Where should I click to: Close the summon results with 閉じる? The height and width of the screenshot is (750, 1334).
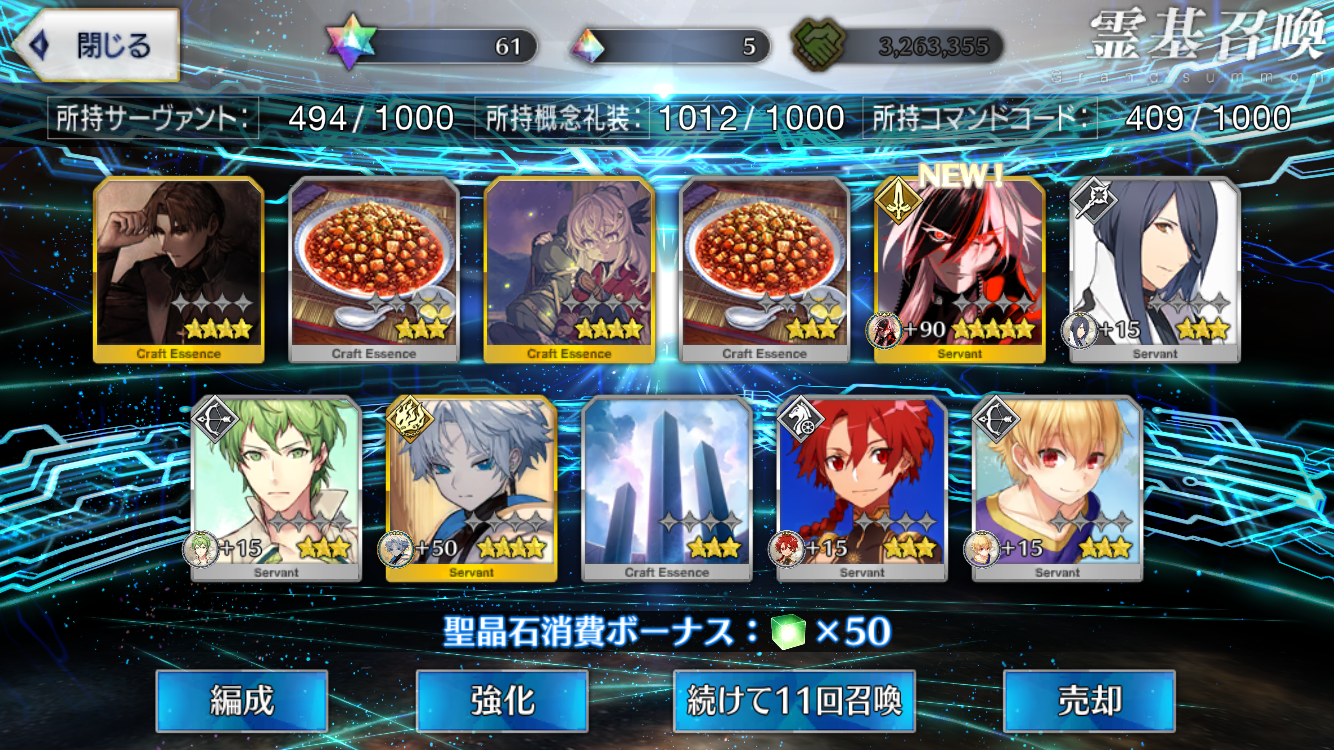[95, 46]
